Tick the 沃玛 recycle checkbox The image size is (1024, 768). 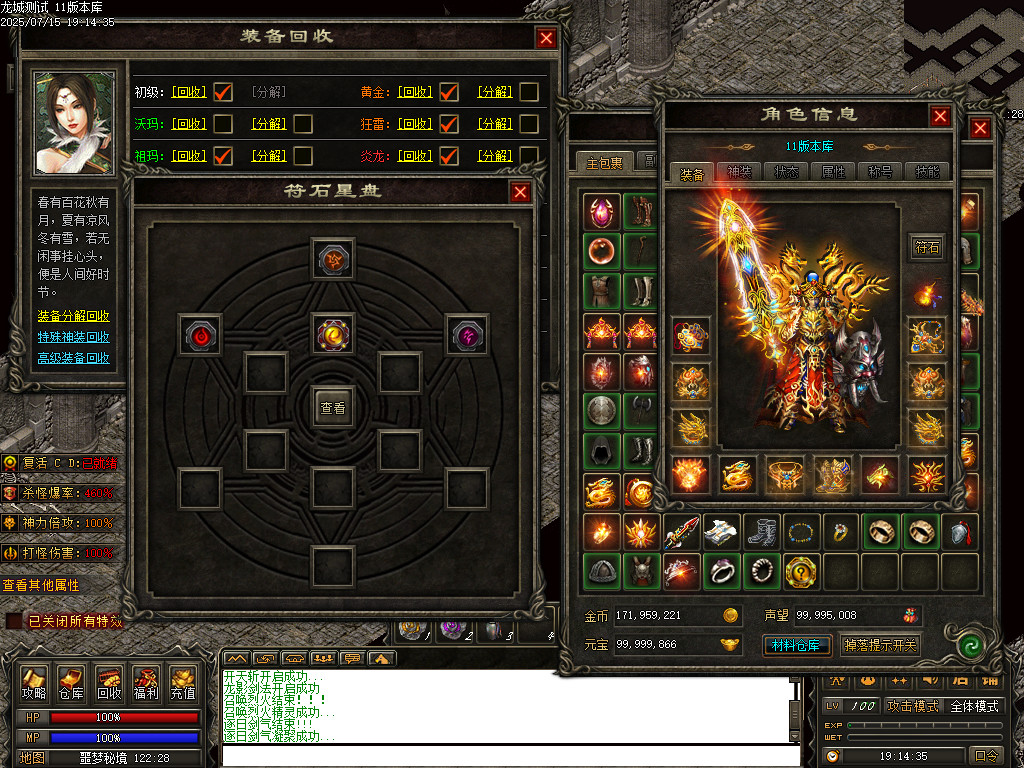click(x=223, y=124)
